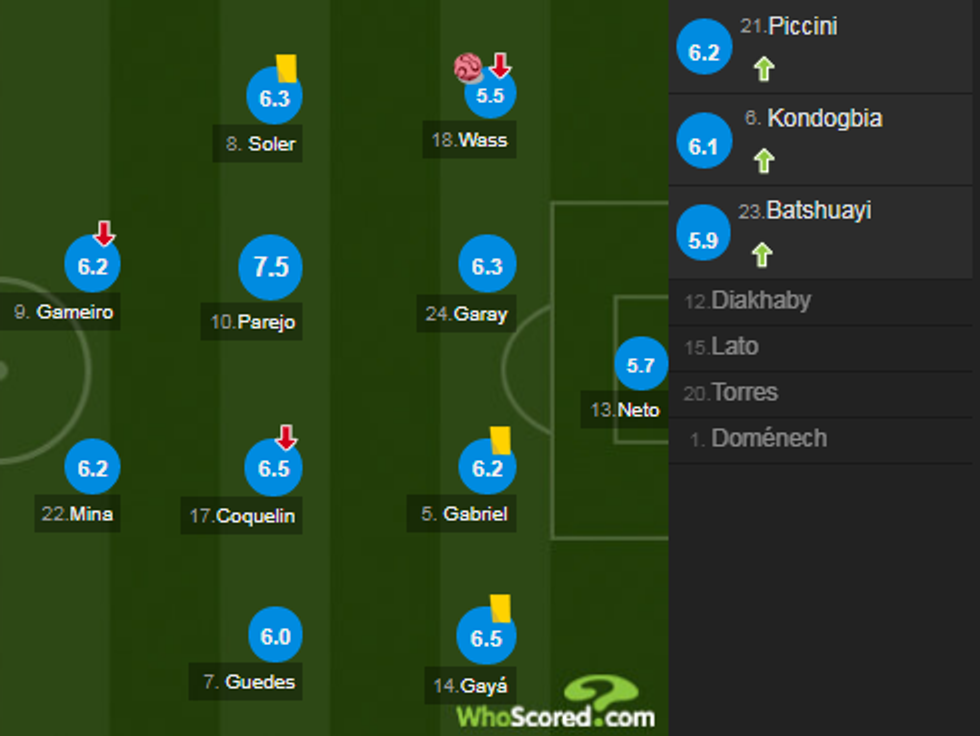Click Gayá's rating bubble
The width and height of the screenshot is (980, 736).
486,637
